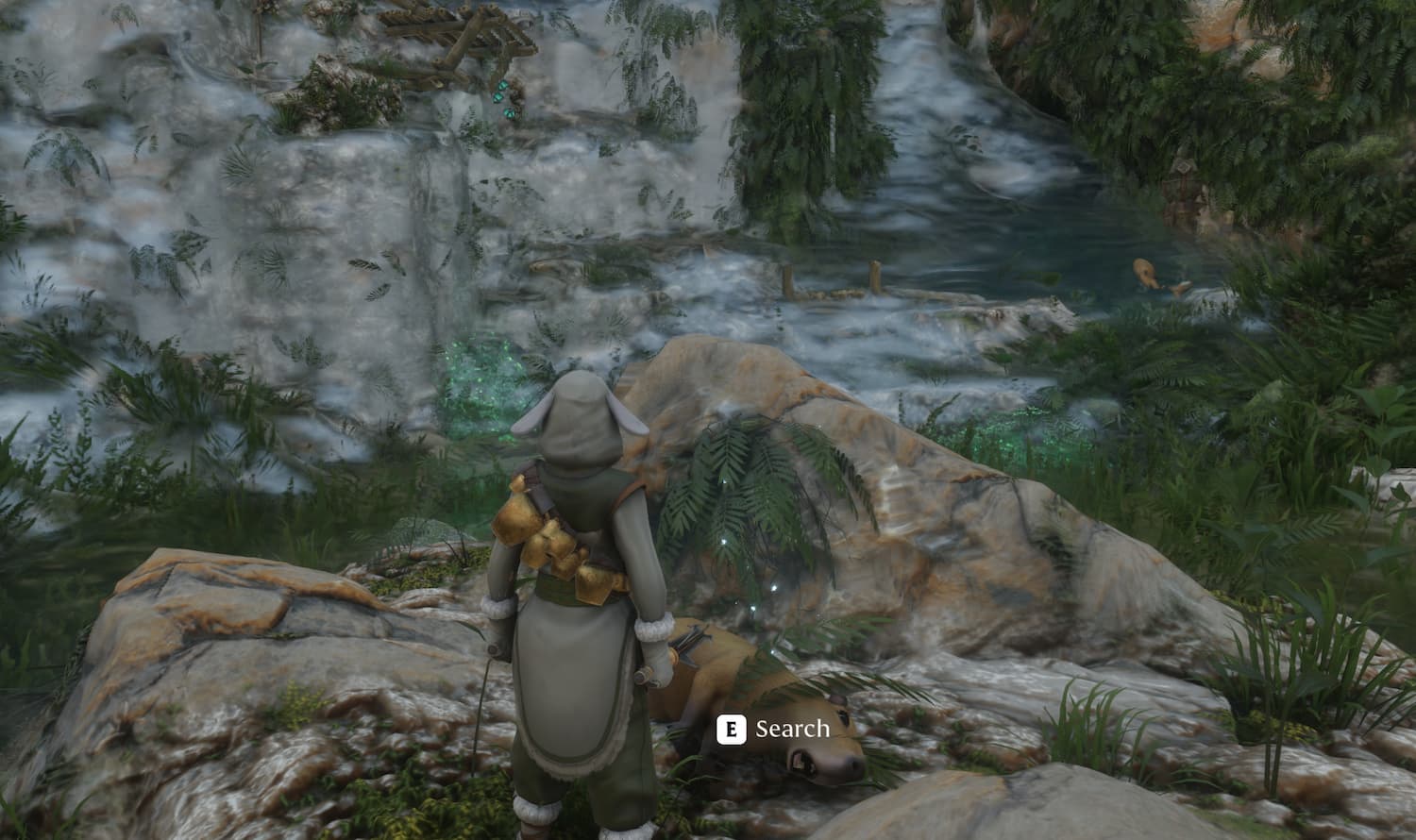The height and width of the screenshot is (840, 1416).
Task: Click the E key prompt icon
Action: pos(730,729)
